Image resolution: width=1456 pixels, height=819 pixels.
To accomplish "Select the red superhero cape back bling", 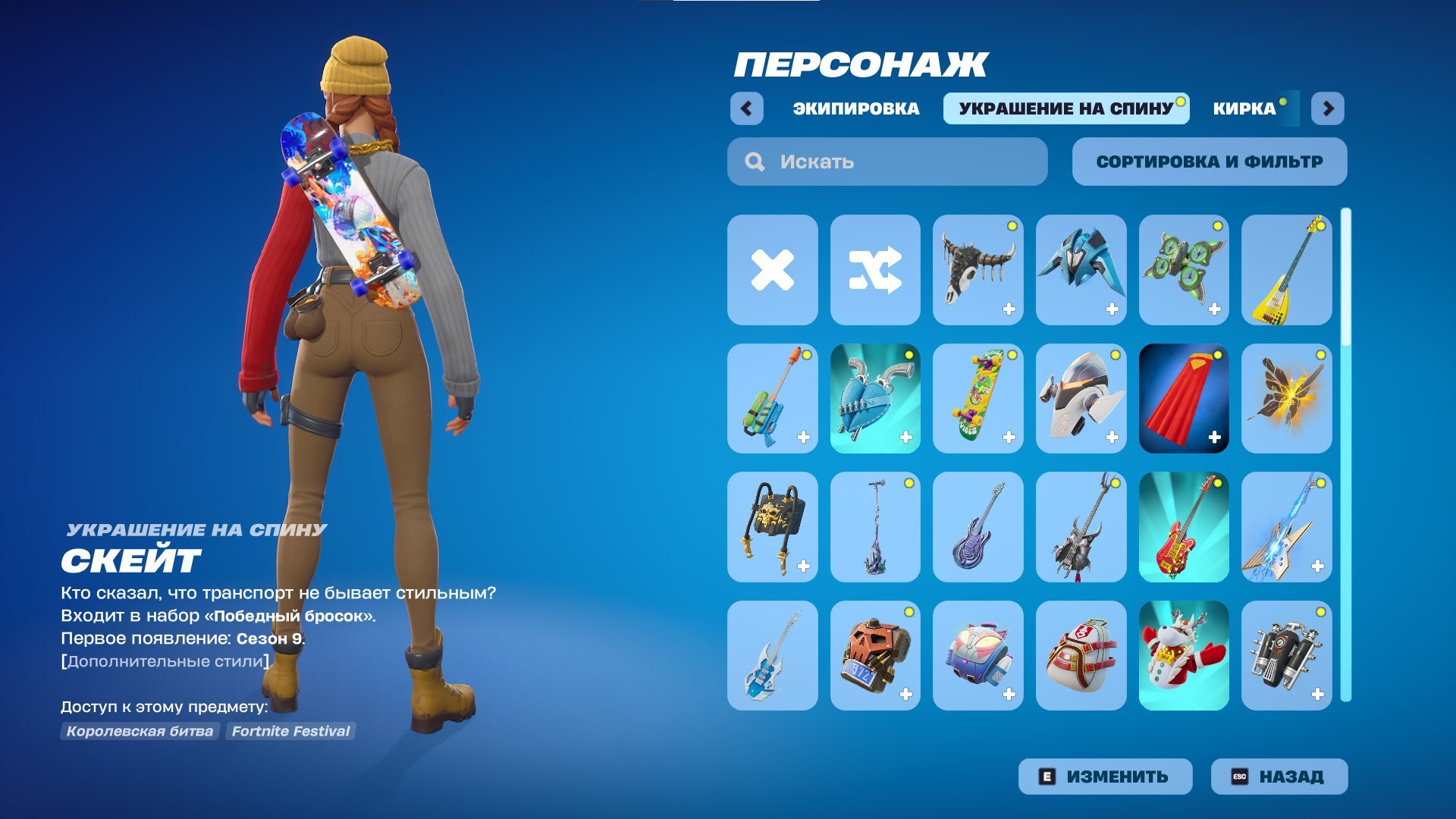I will (x=1184, y=400).
